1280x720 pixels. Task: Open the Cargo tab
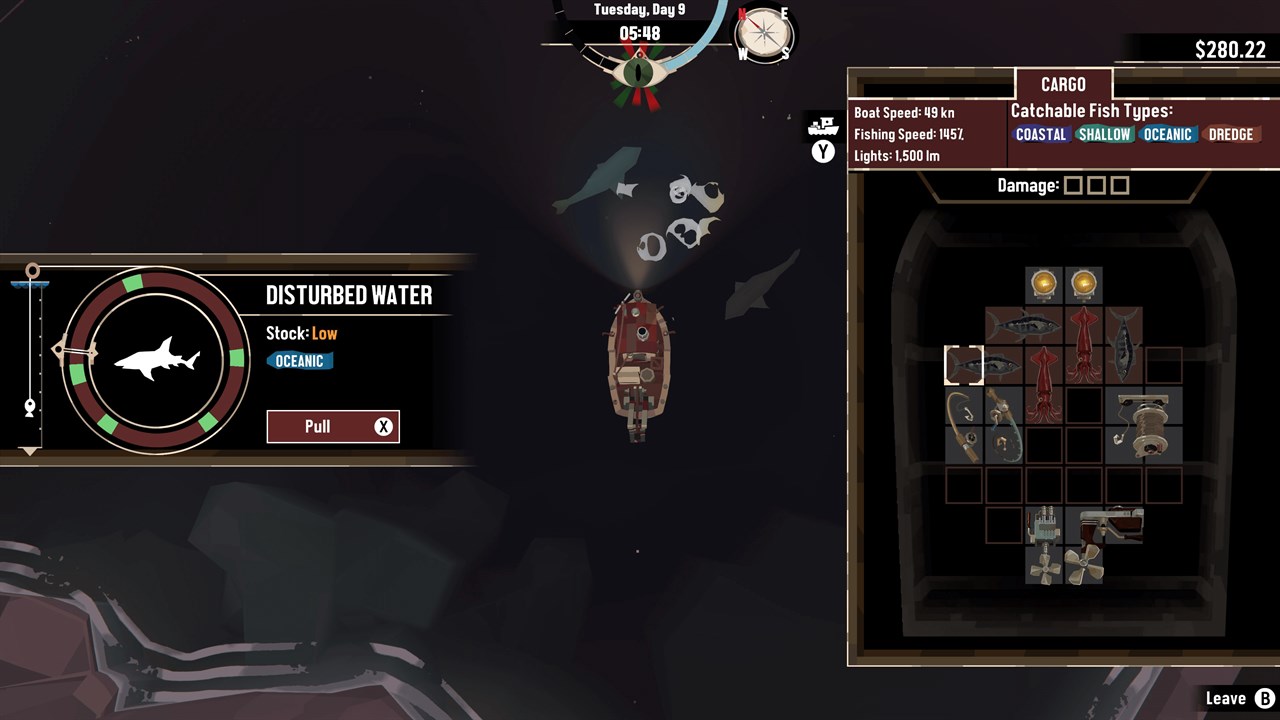pyautogui.click(x=1063, y=85)
